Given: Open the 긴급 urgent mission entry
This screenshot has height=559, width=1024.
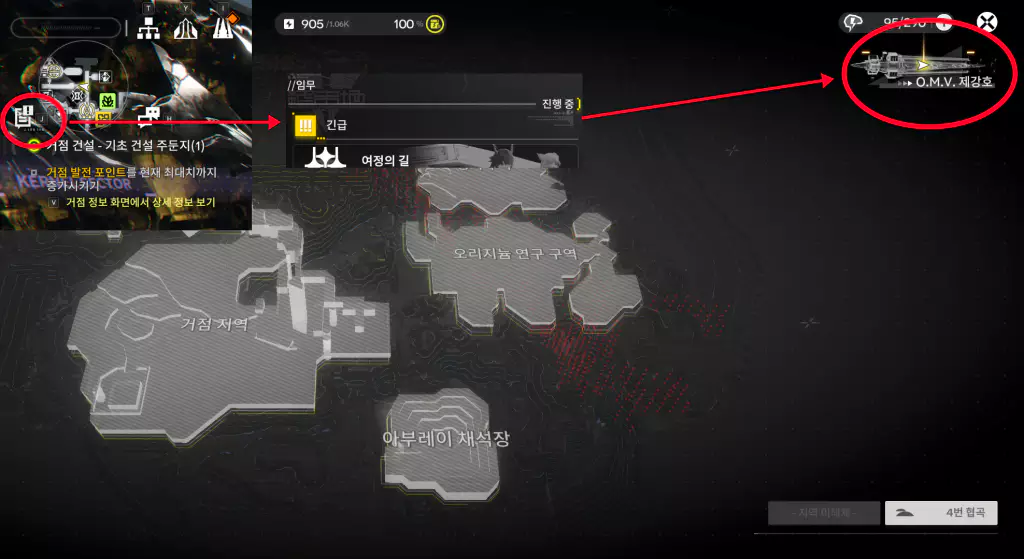Looking at the screenshot, I should click(x=430, y=125).
